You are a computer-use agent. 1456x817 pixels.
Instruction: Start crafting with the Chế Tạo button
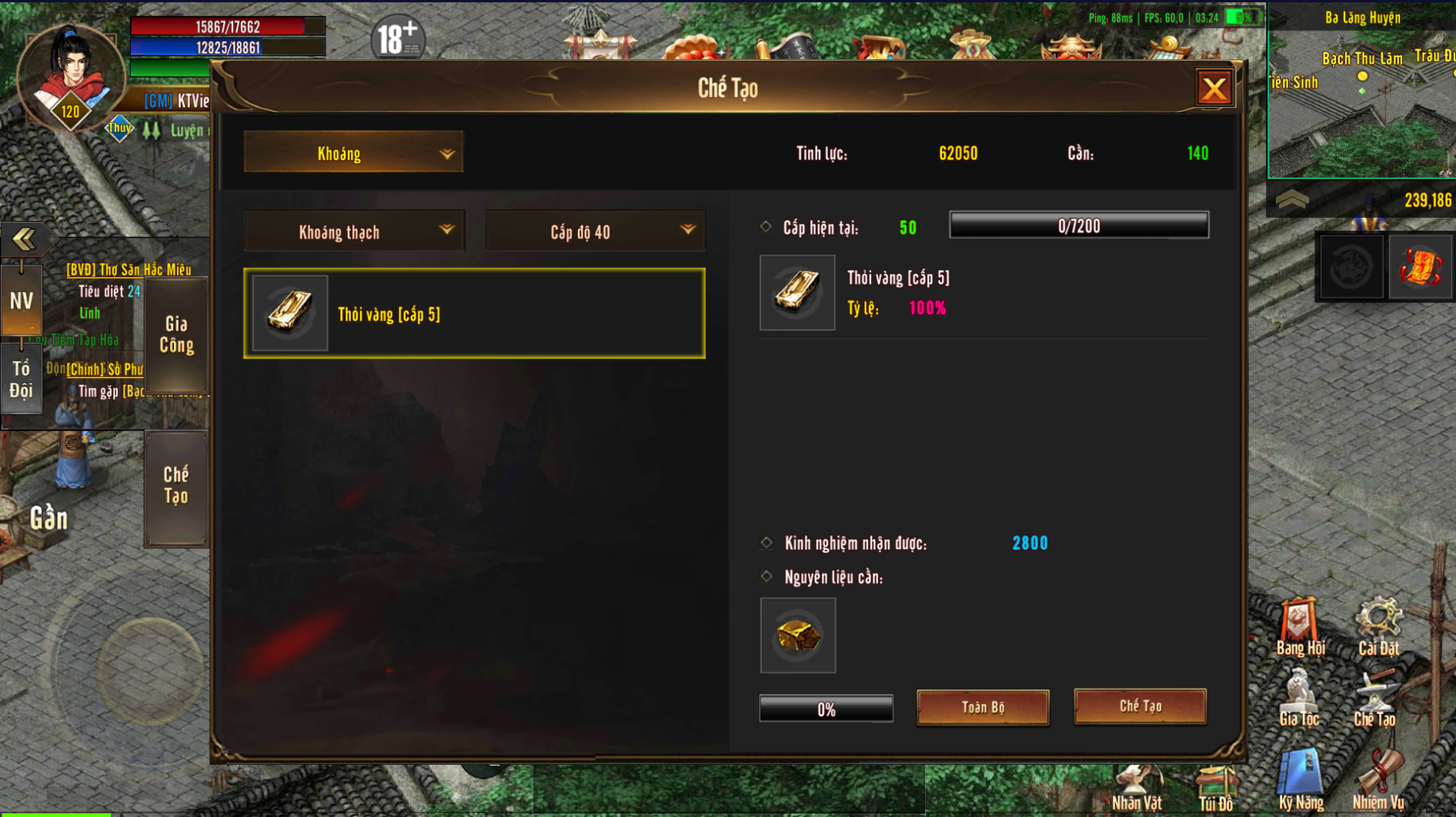pyautogui.click(x=1140, y=706)
